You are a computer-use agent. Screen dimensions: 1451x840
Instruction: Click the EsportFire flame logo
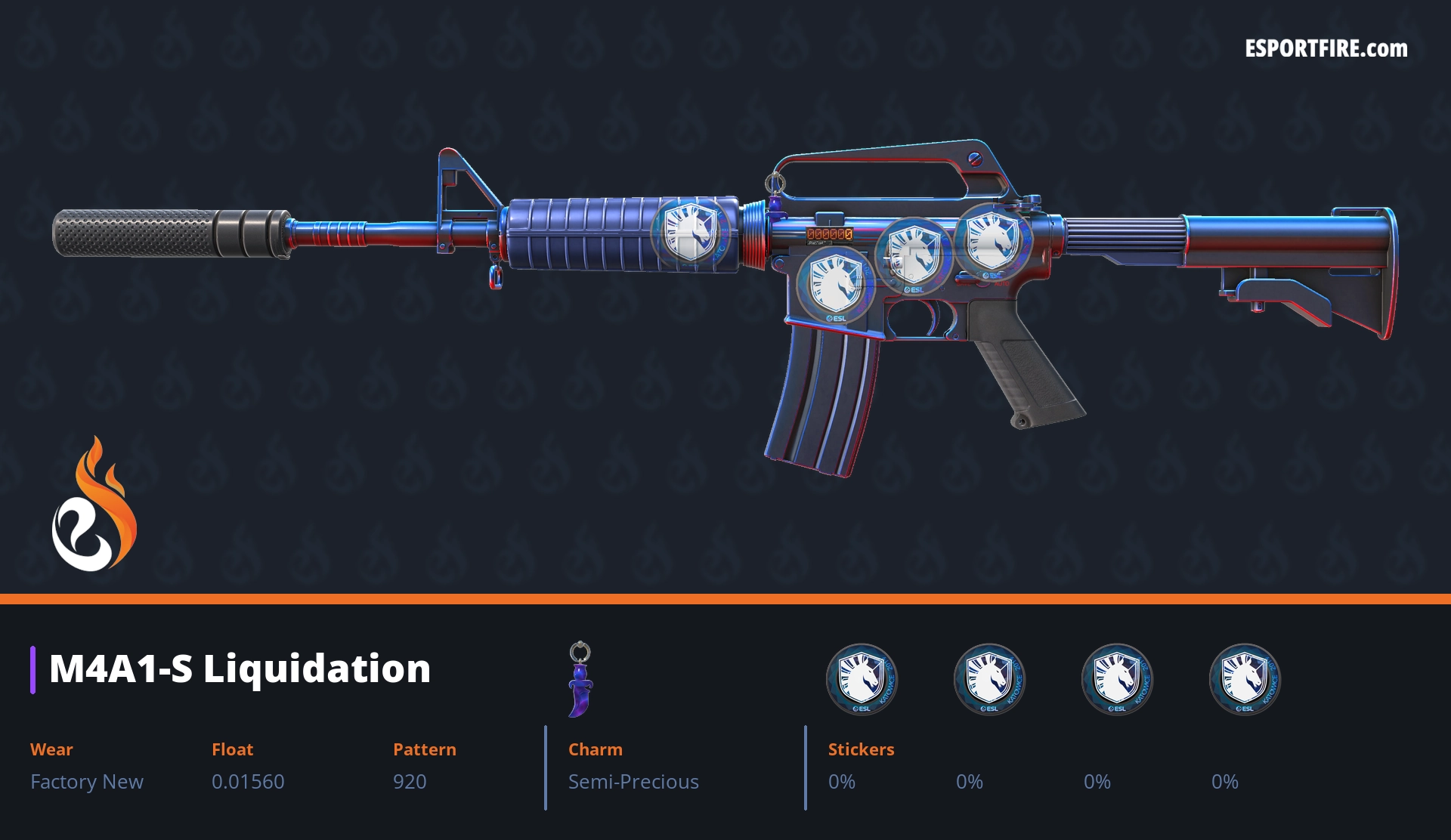[x=94, y=505]
